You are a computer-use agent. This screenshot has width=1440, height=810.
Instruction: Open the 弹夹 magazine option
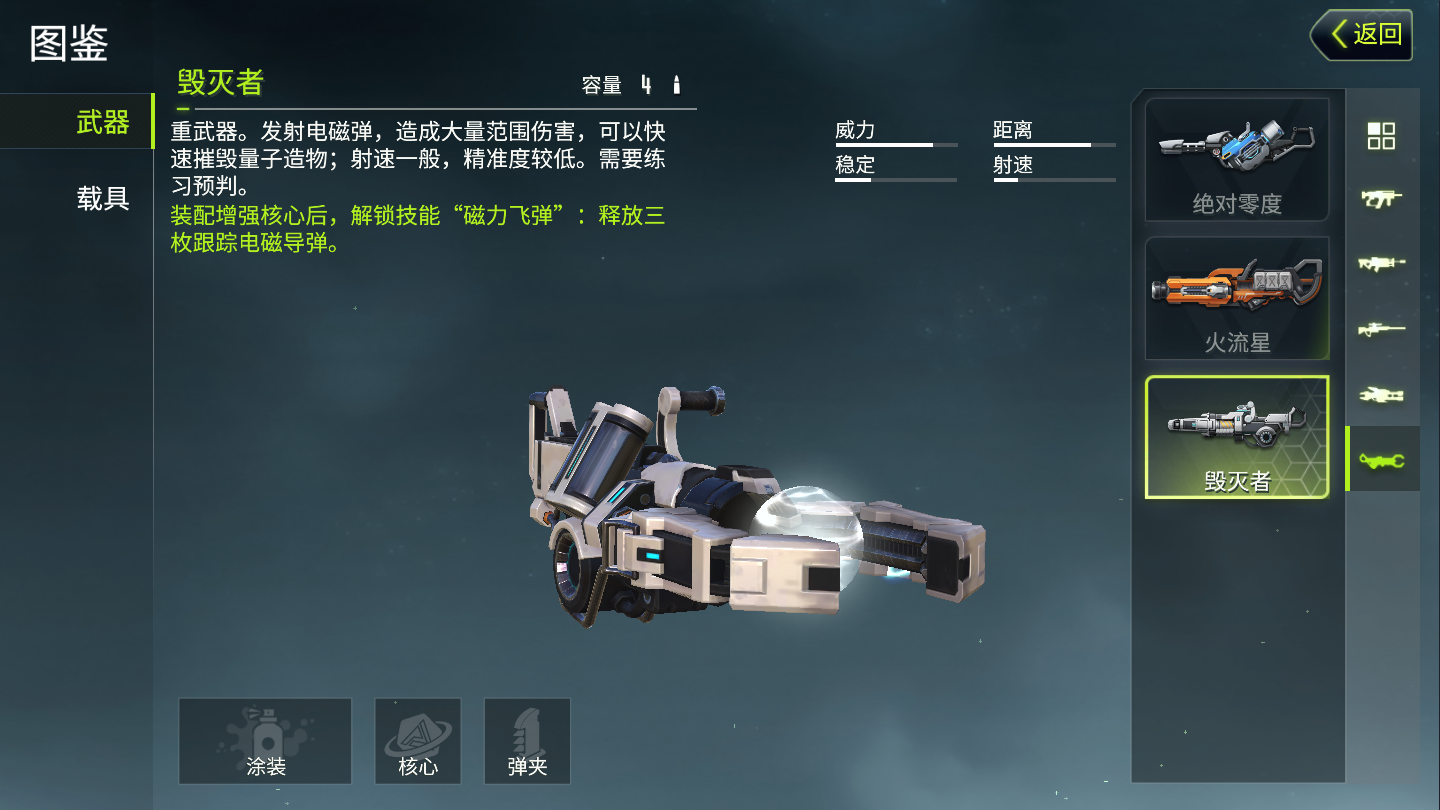coord(527,741)
